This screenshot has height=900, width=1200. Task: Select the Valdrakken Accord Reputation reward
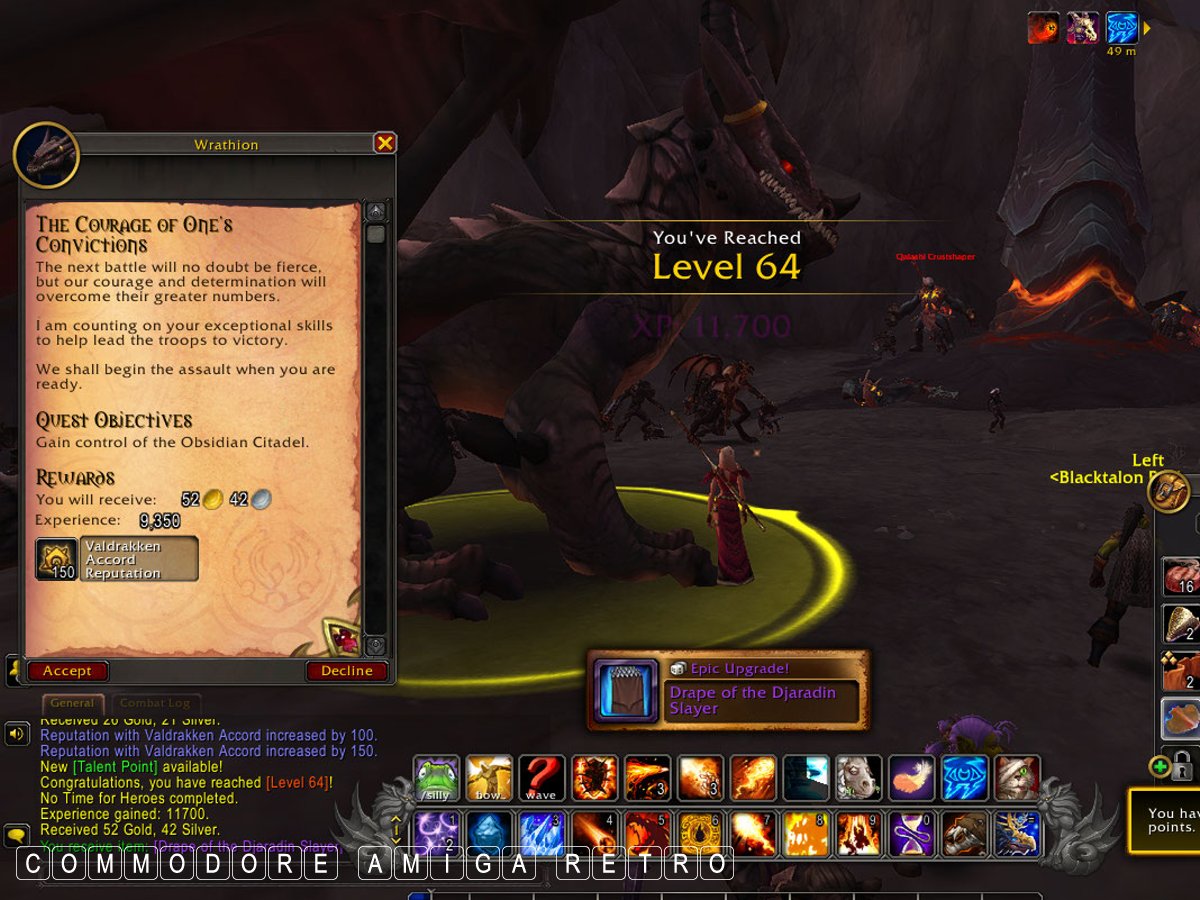(x=117, y=559)
